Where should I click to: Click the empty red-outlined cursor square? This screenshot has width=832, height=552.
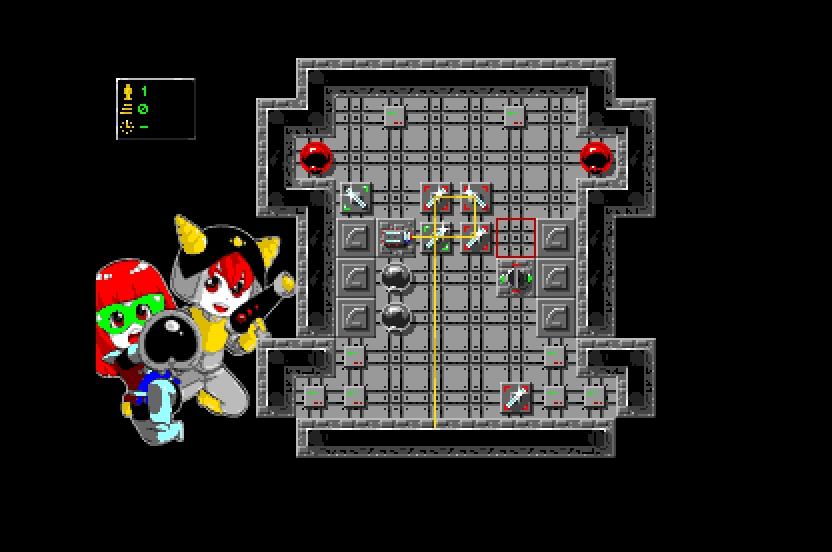[x=516, y=237]
